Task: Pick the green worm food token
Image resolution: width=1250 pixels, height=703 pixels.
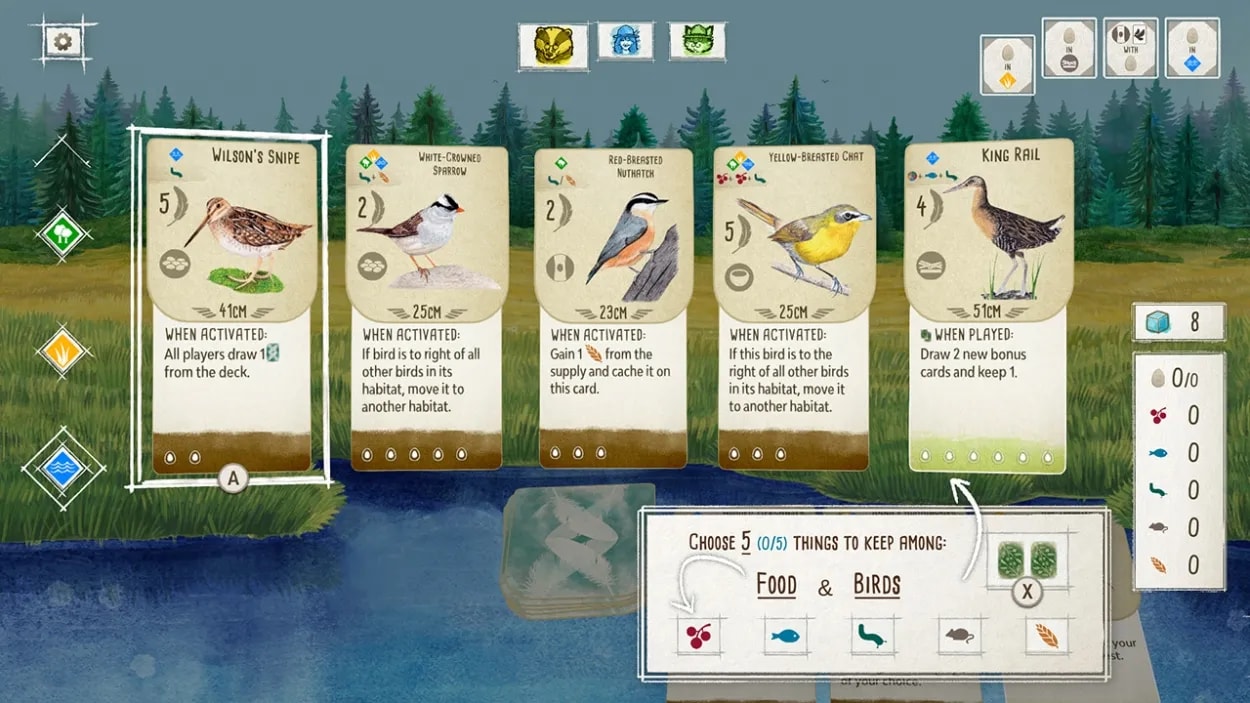Action: [x=872, y=635]
